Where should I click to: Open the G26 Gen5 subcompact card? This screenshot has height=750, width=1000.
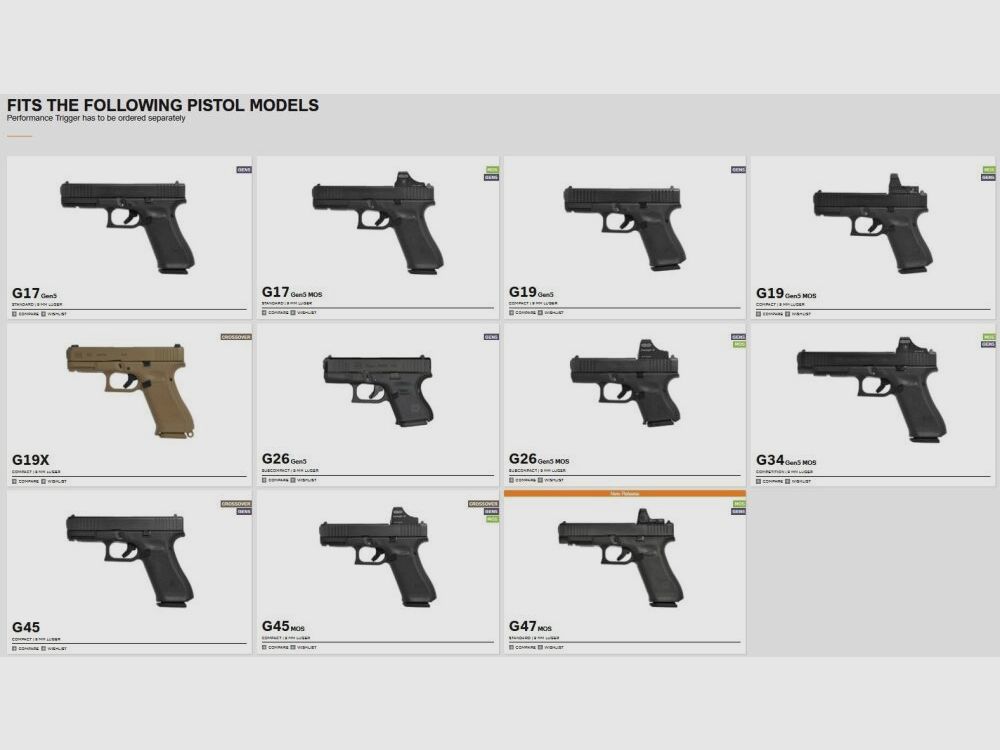click(x=377, y=390)
